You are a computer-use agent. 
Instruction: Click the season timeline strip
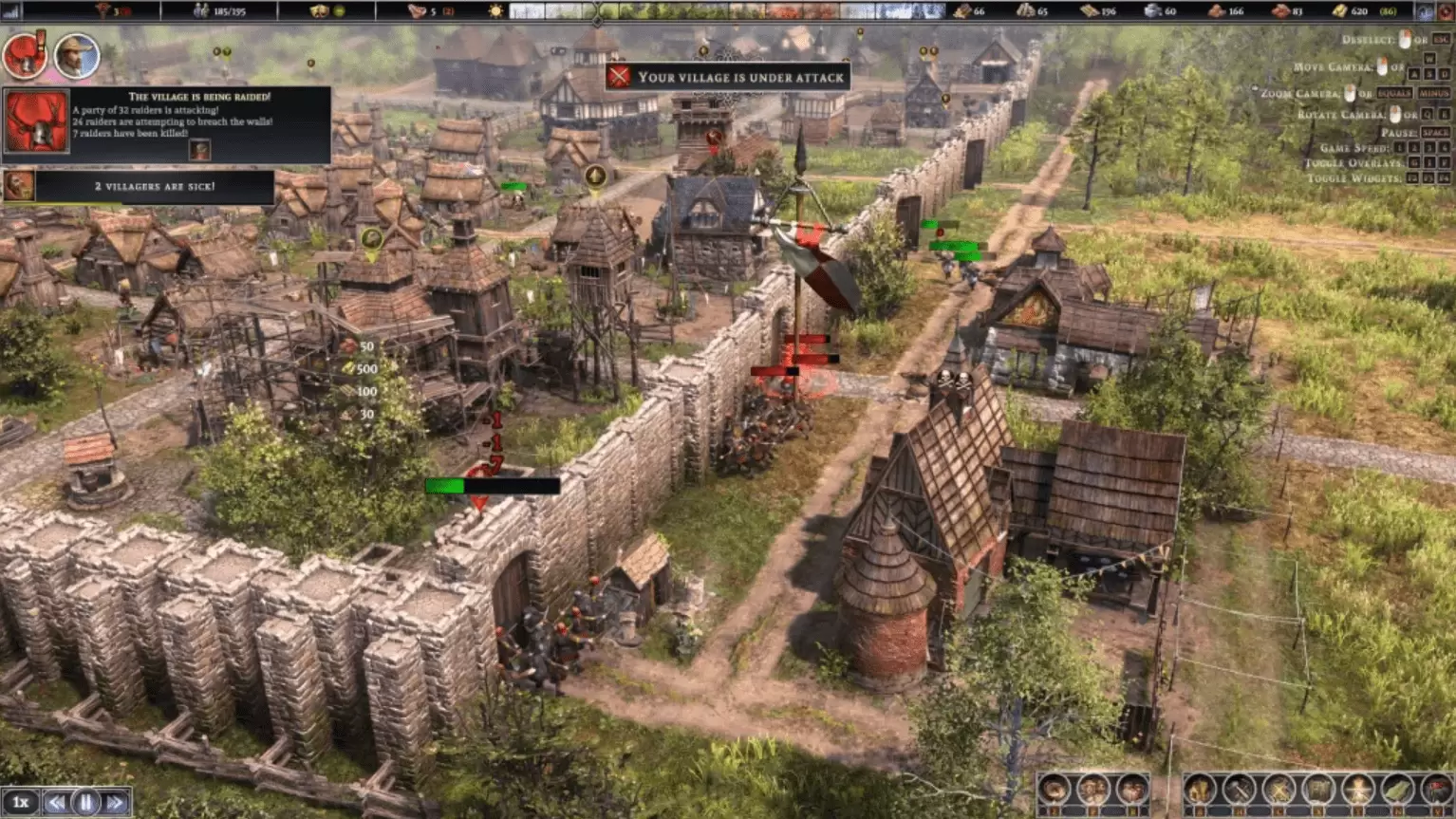(727, 11)
